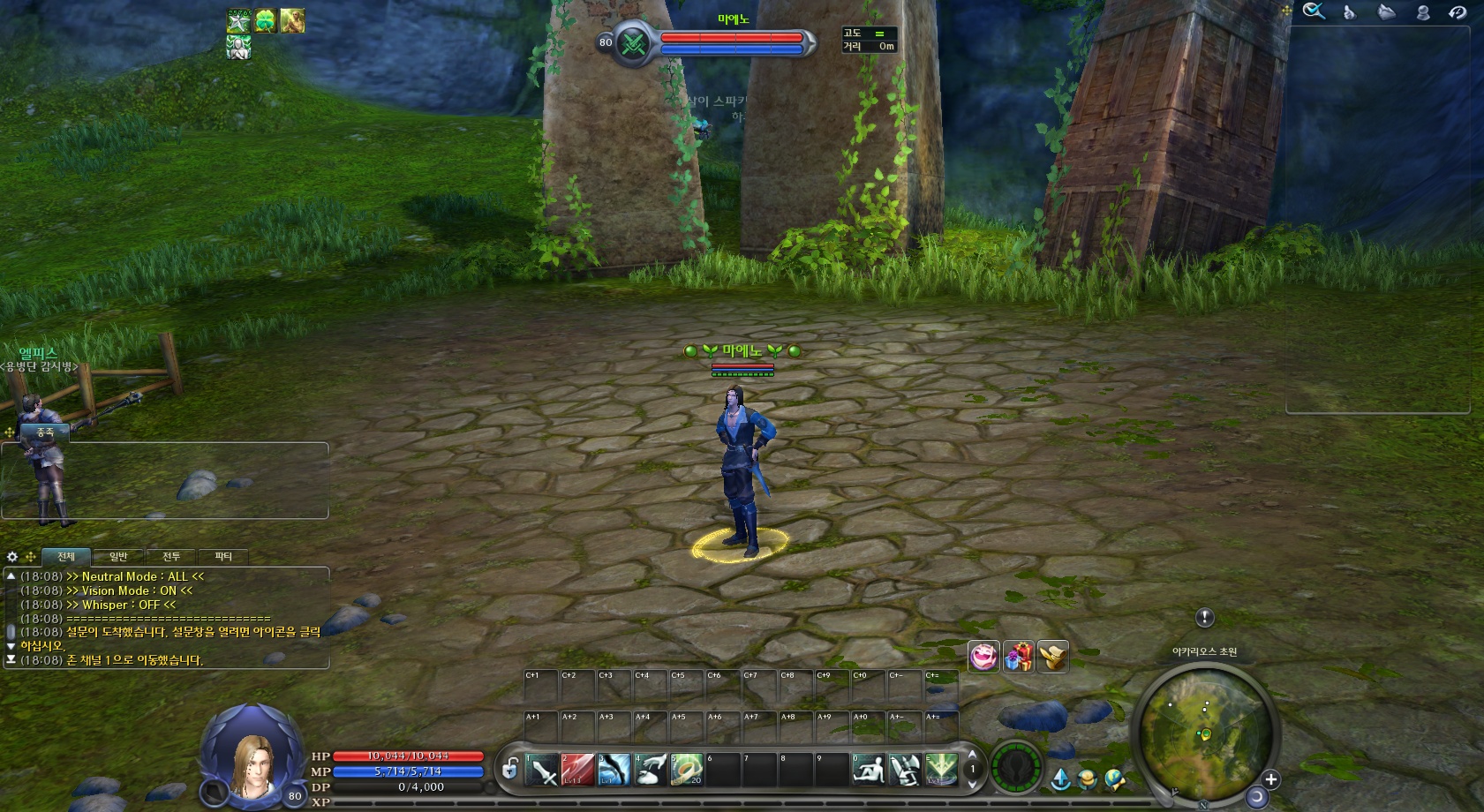Open the 전투 chat tab

171,557
